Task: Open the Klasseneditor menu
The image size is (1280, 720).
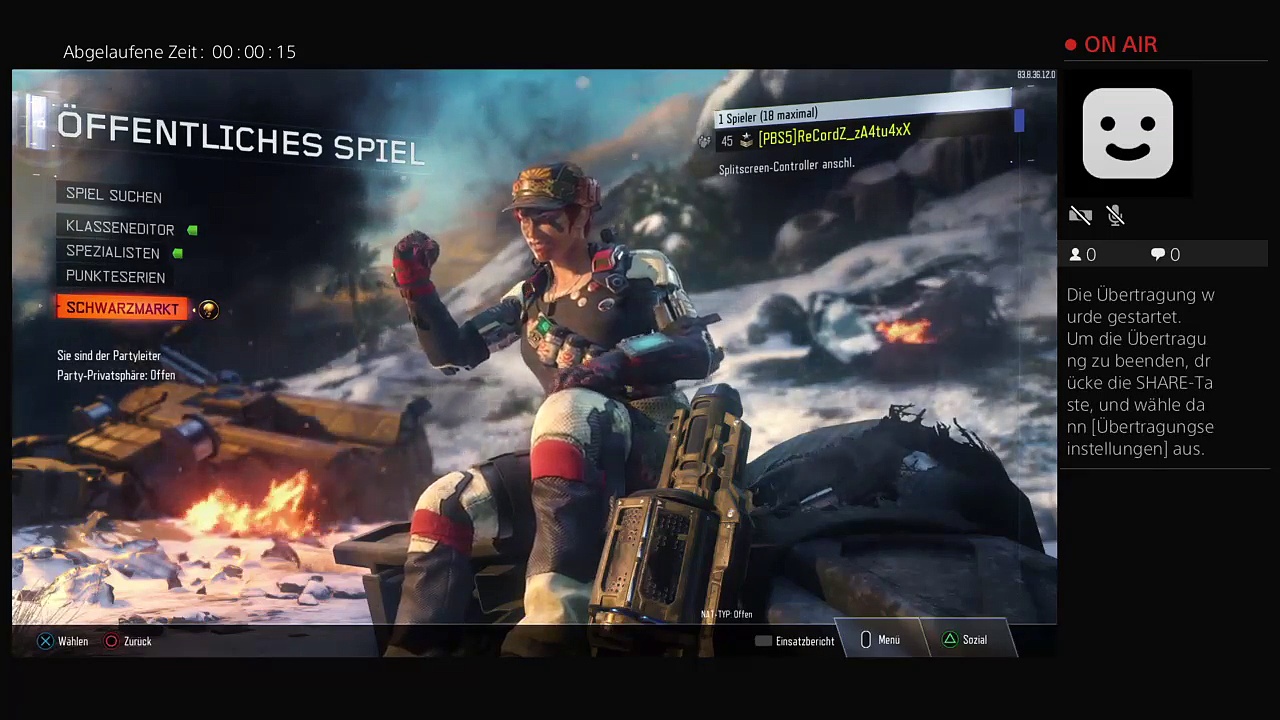Action: tap(120, 229)
